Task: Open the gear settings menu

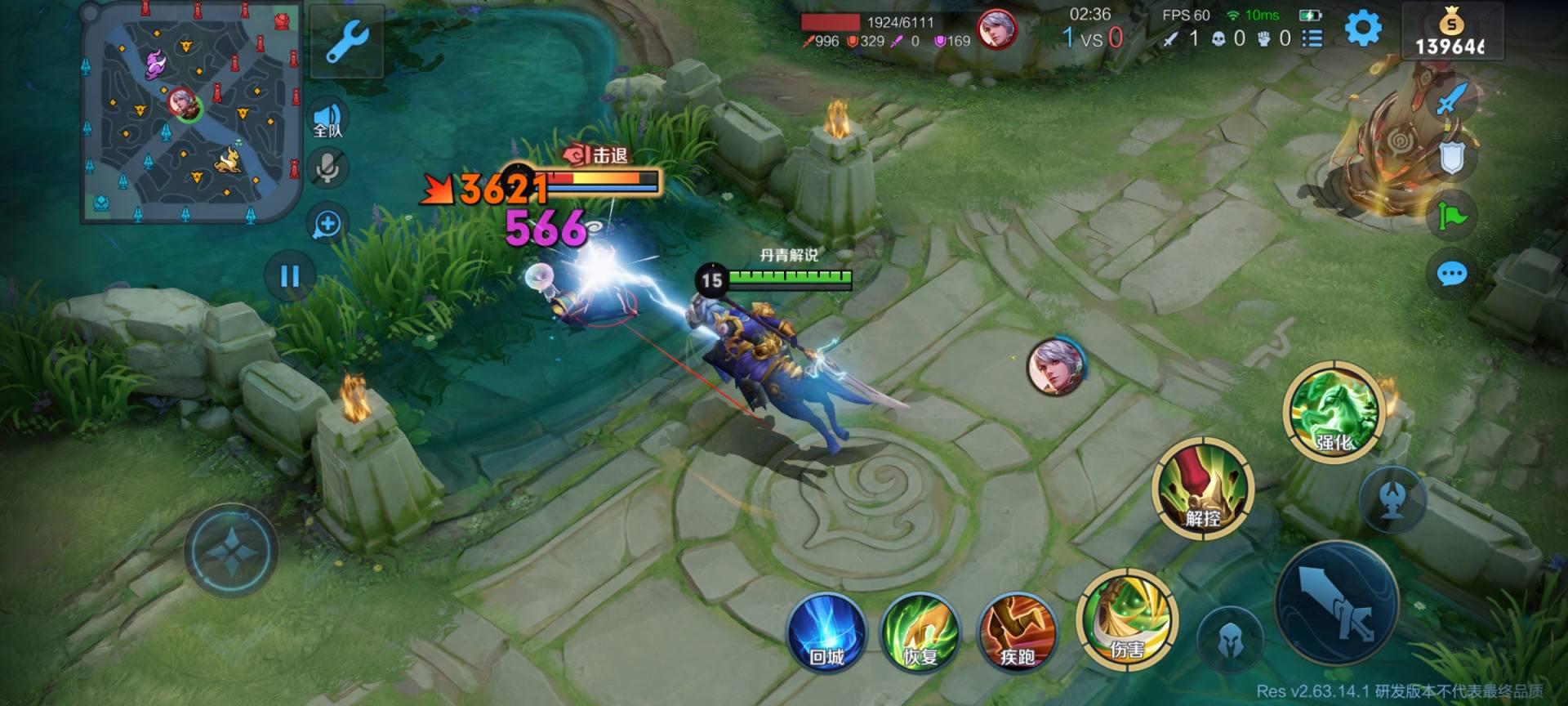Action: [x=1362, y=29]
